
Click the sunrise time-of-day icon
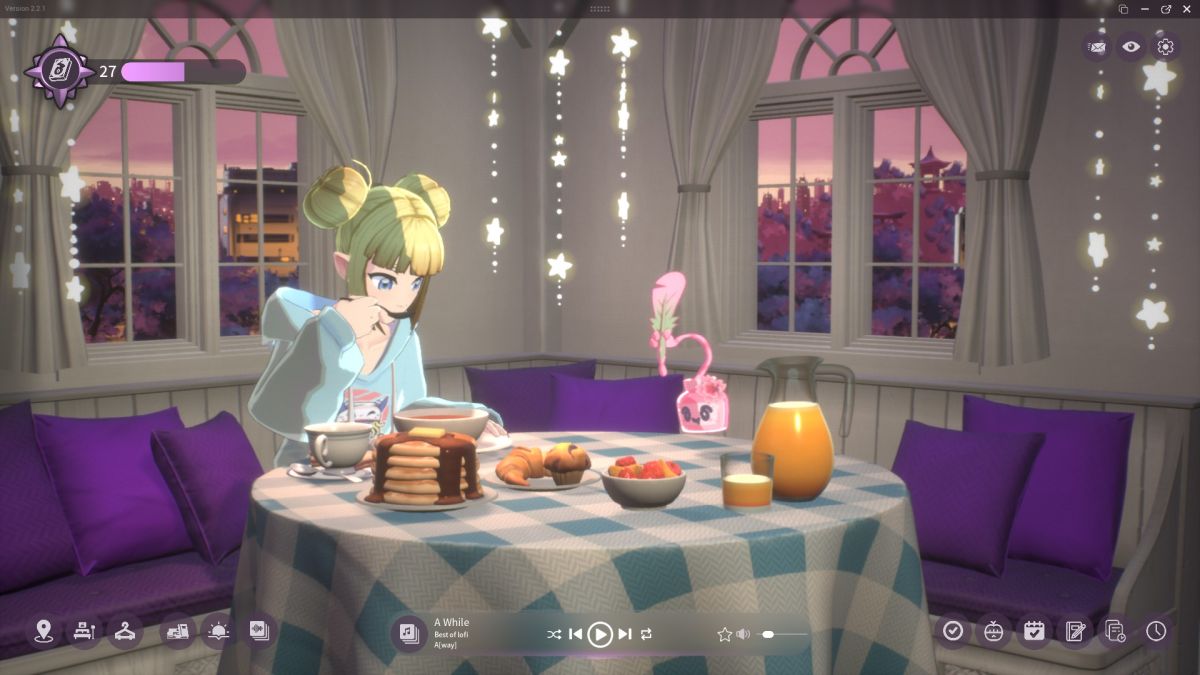pyautogui.click(x=217, y=631)
